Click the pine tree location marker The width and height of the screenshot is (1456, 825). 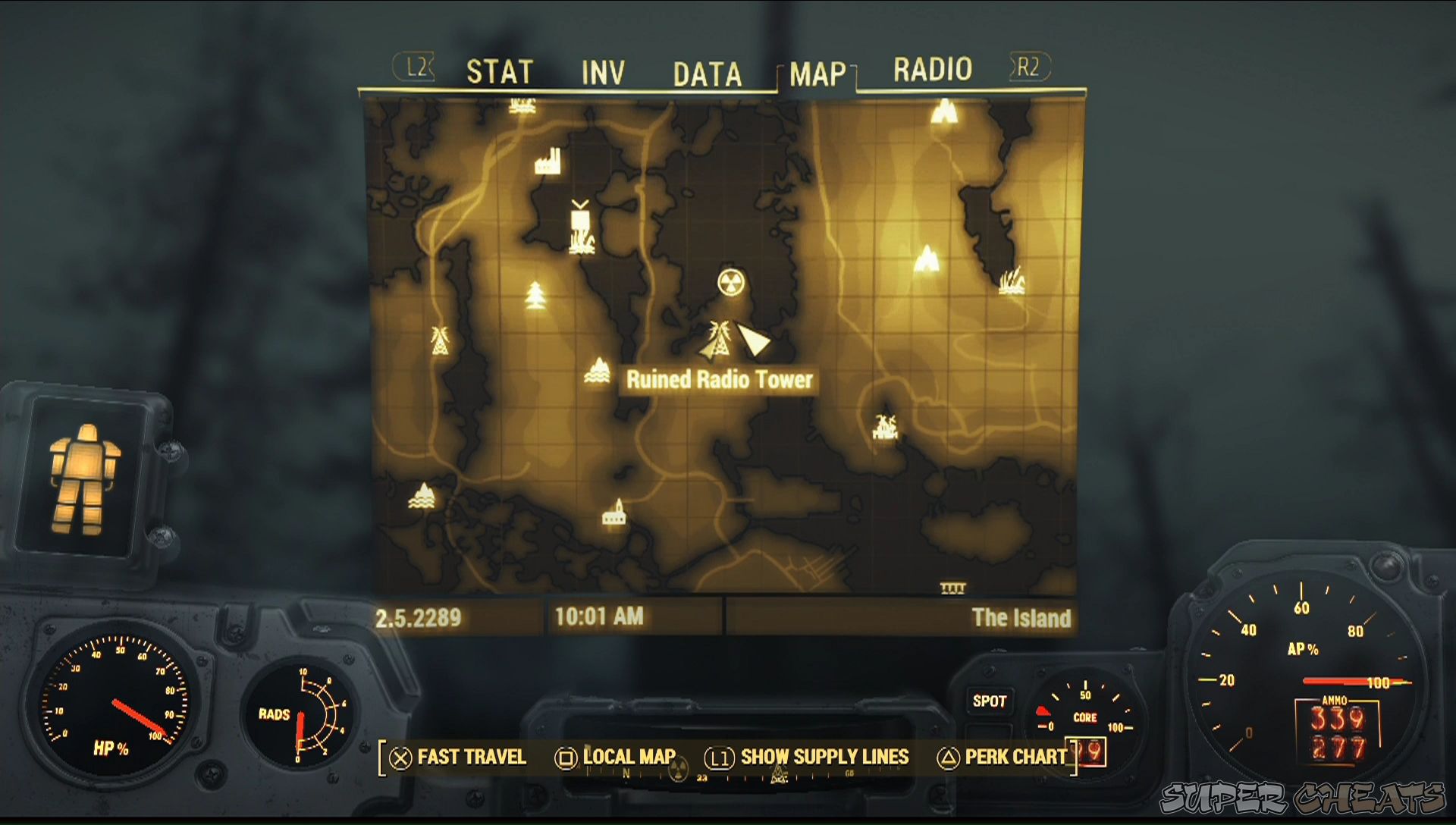tap(535, 296)
